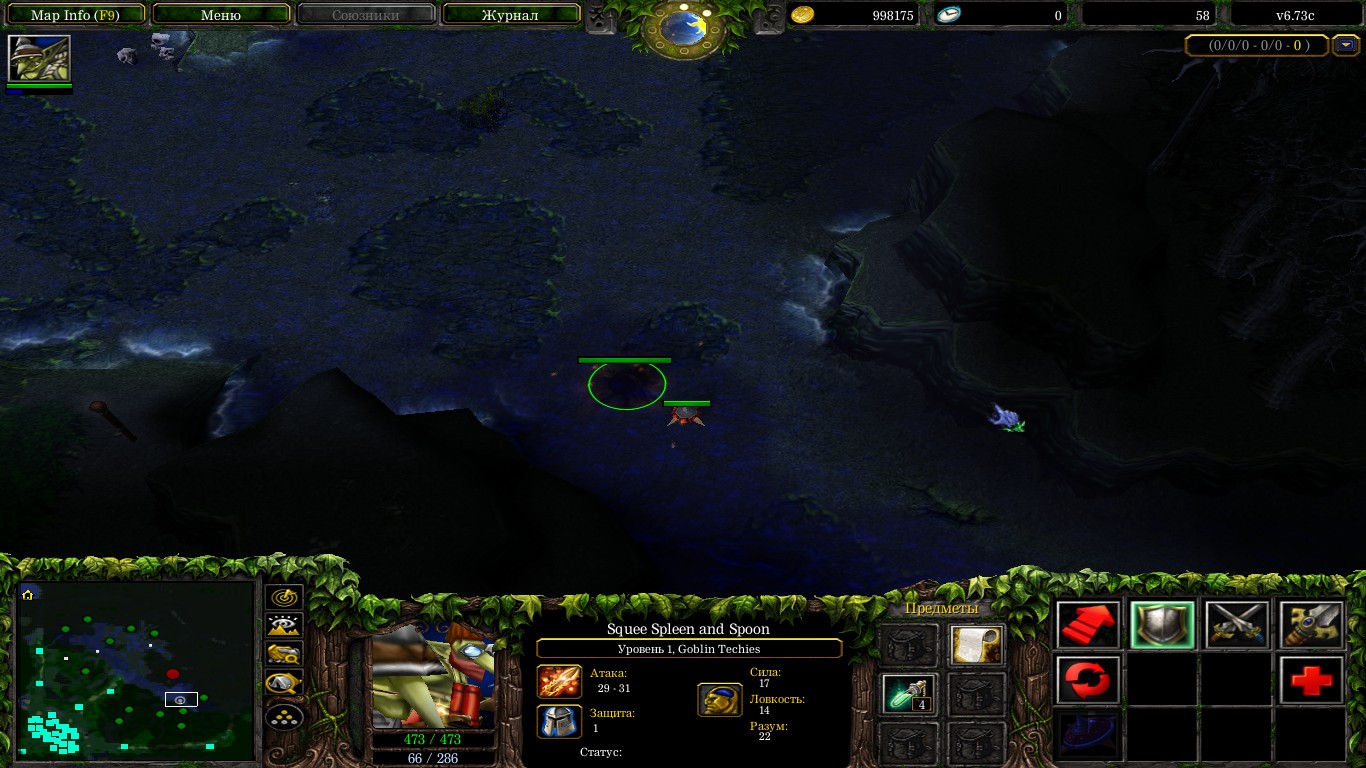Open hero skills with the red plus
The height and width of the screenshot is (768, 1366).
click(1311, 681)
